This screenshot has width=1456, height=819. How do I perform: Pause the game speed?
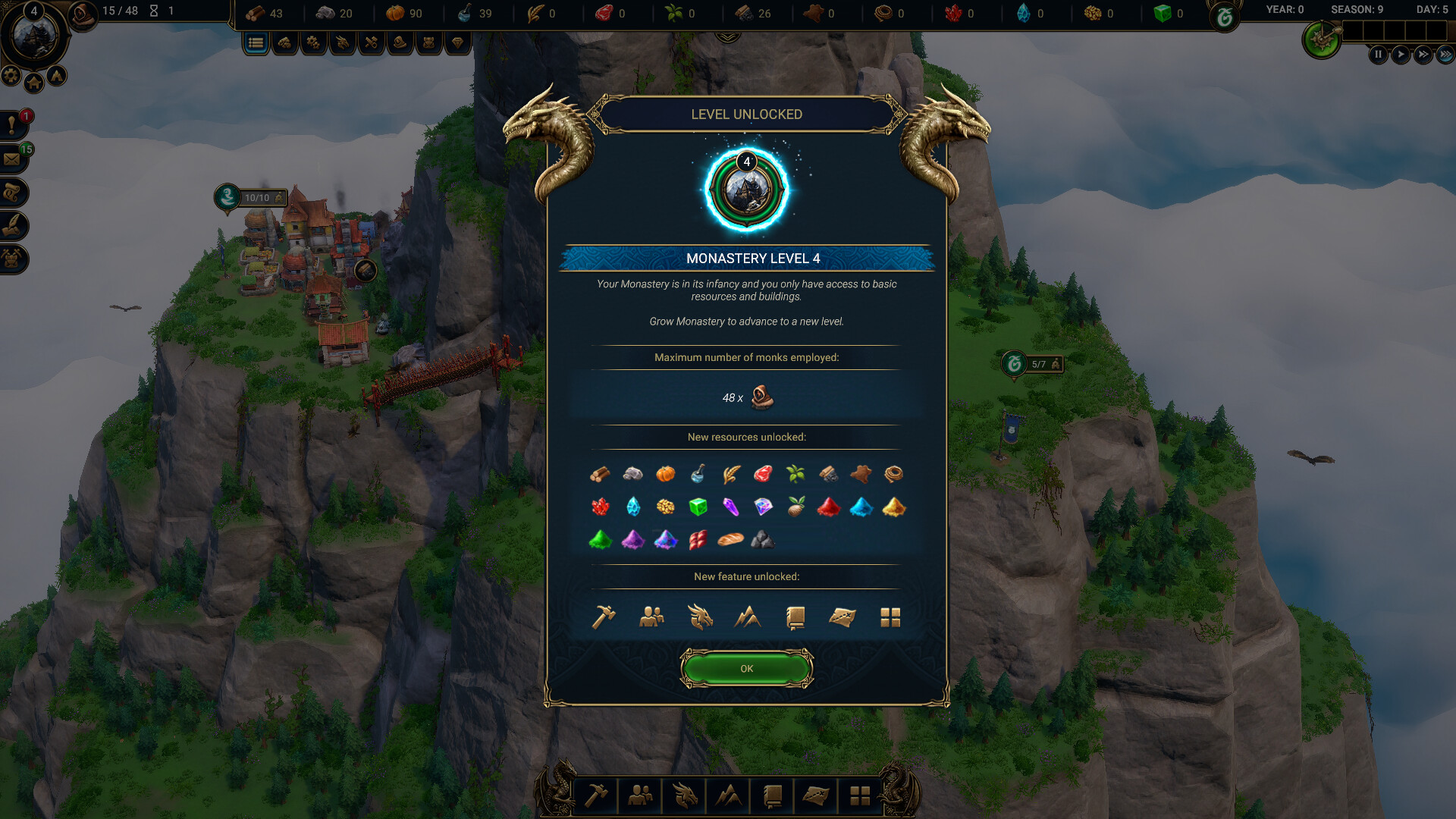1378,55
